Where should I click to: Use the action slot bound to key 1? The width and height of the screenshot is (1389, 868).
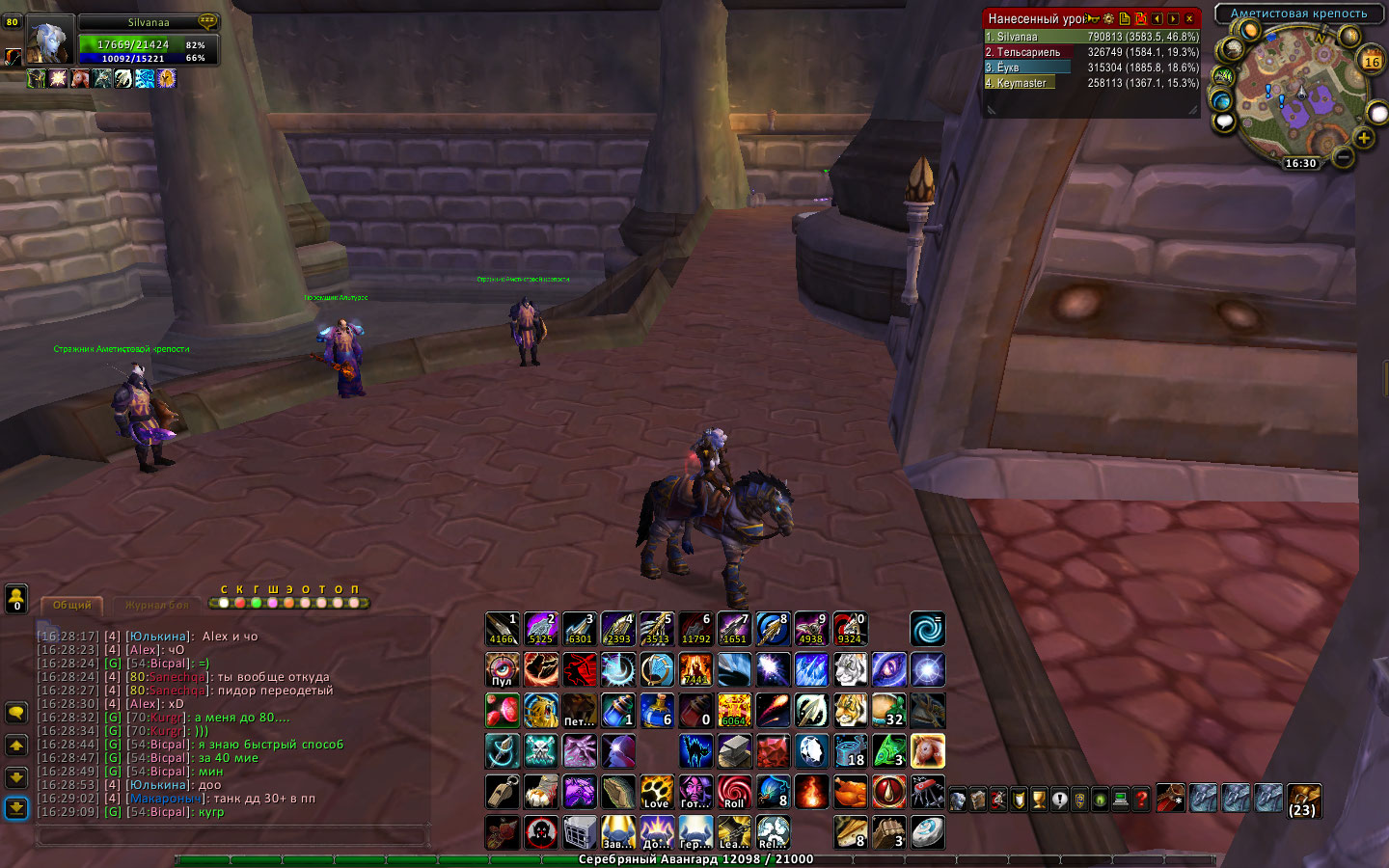click(x=502, y=629)
